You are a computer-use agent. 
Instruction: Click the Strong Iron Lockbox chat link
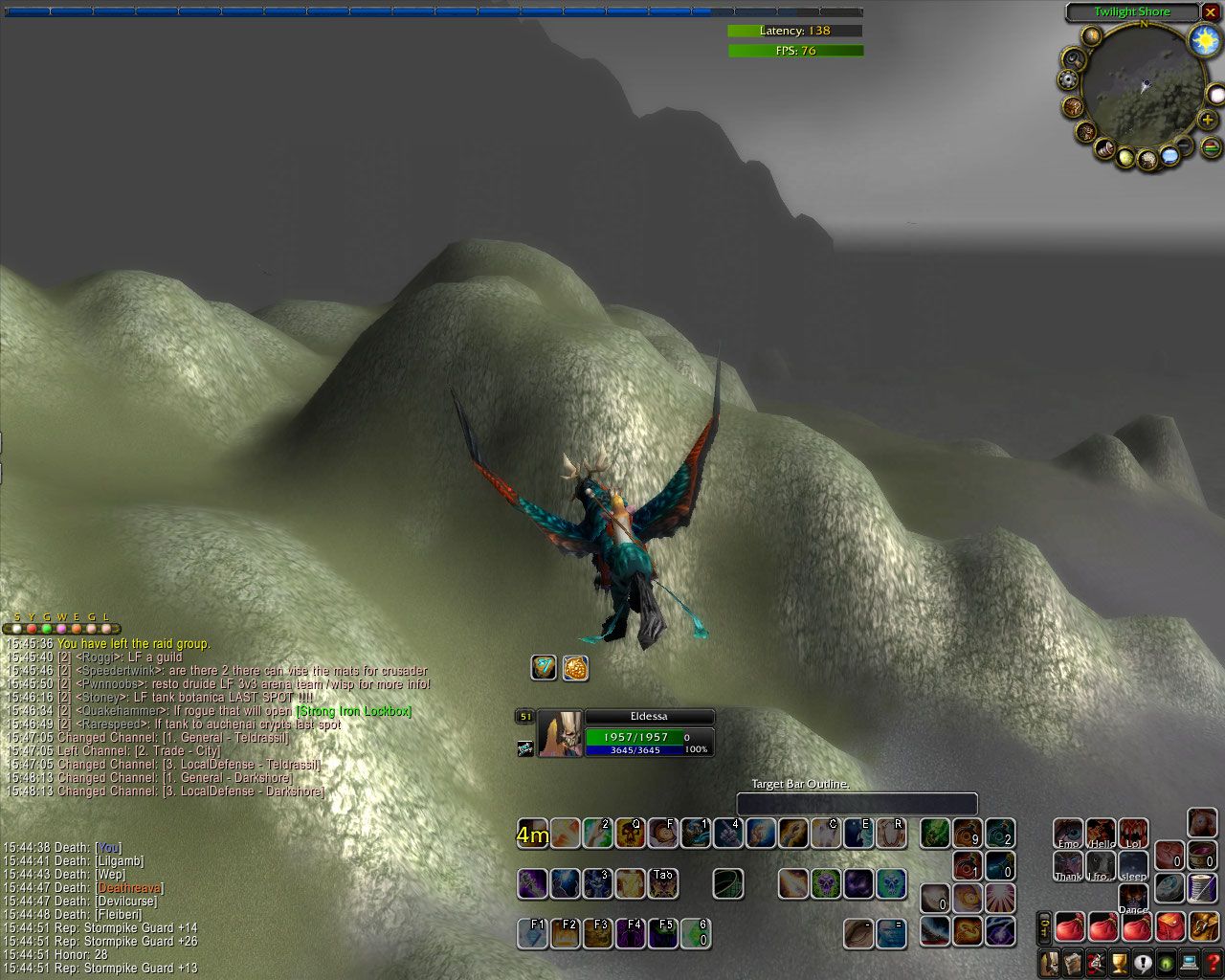point(354,711)
